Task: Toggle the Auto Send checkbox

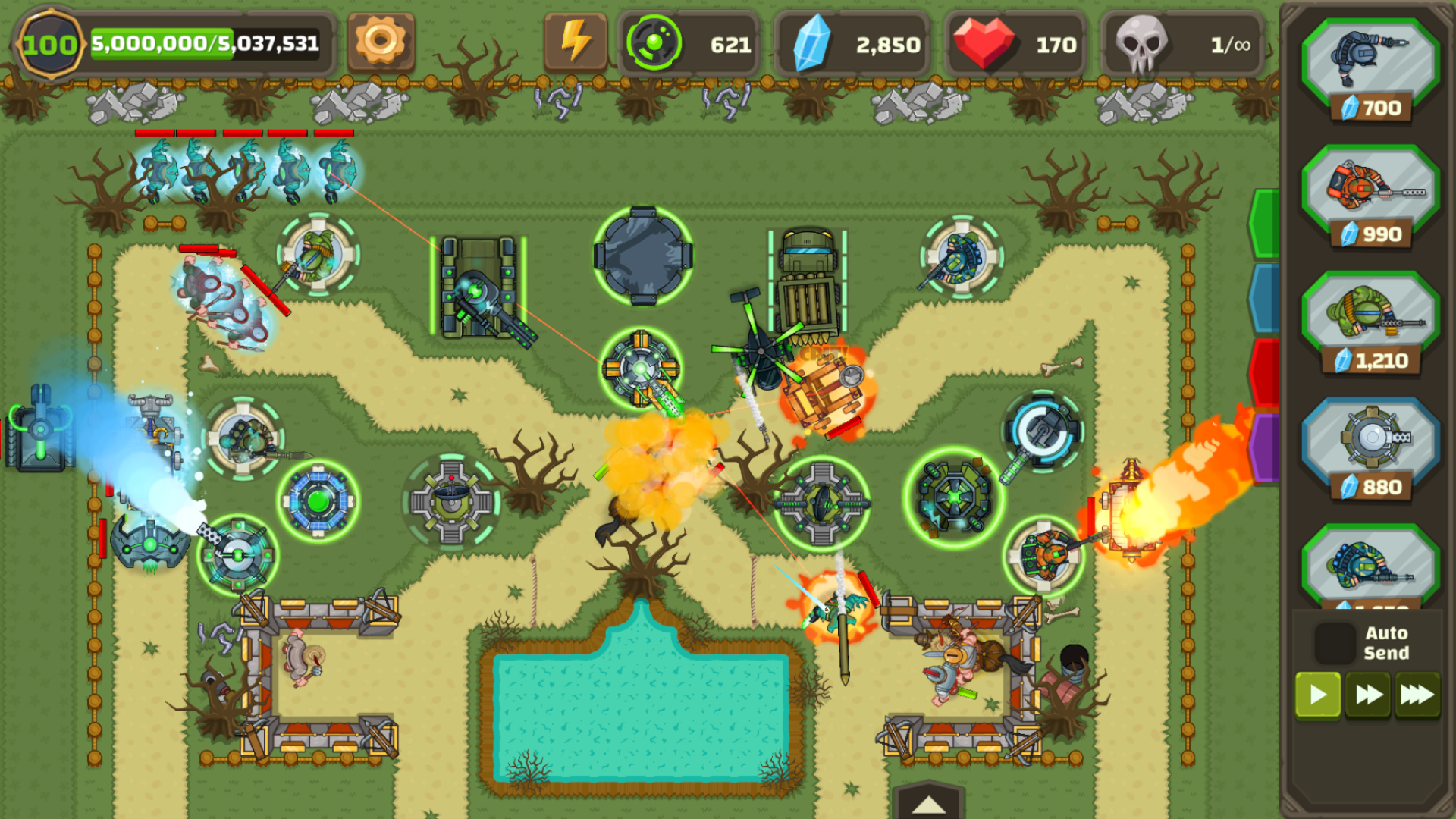Action: 1335,642
